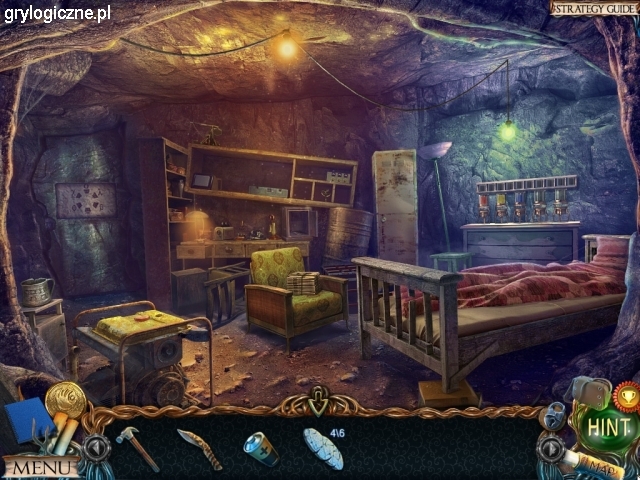640x480 pixels.
Task: Select the hammer in inventory
Action: tap(137, 446)
